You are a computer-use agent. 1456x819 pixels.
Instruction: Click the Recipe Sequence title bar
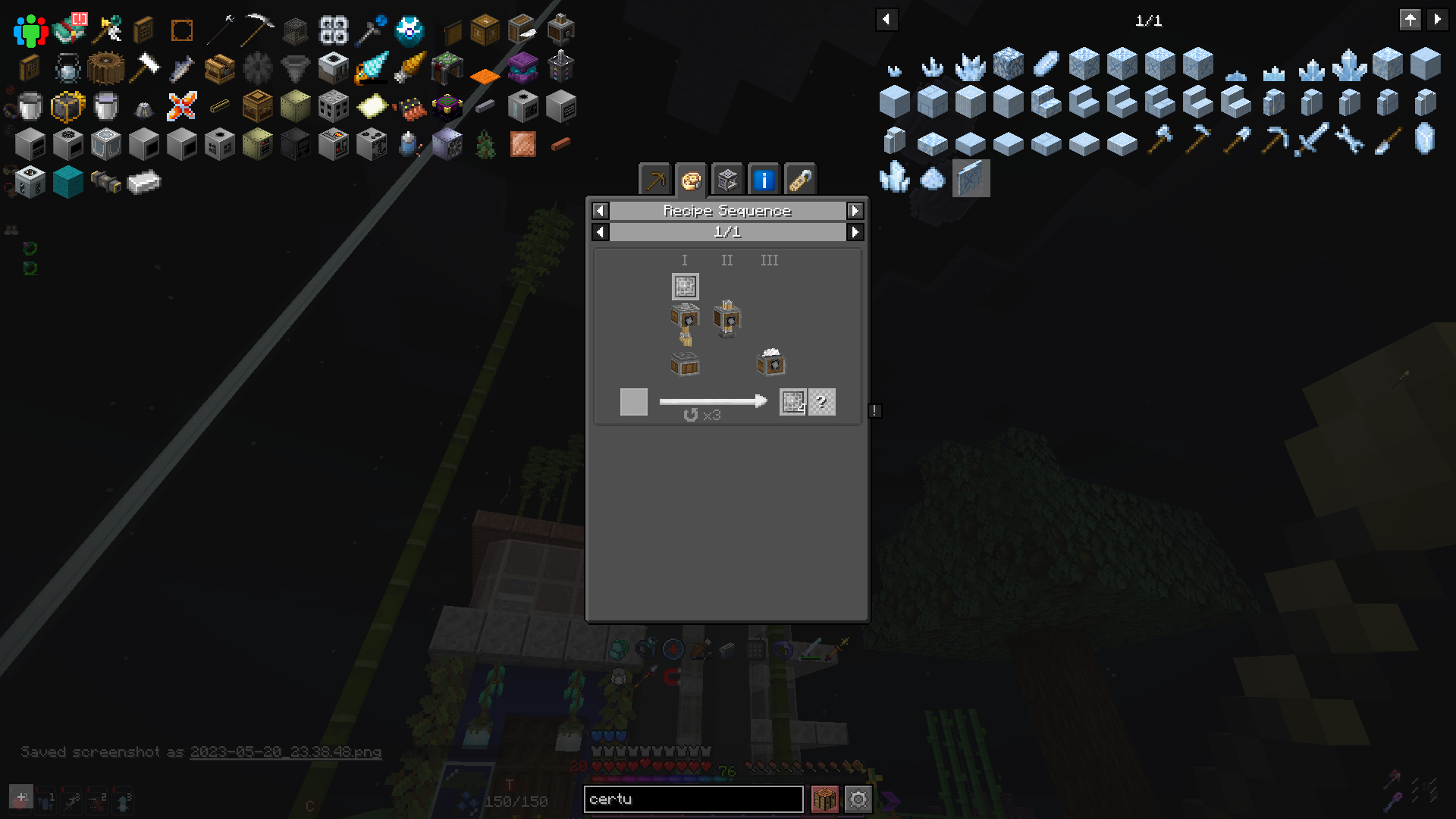[x=726, y=211]
